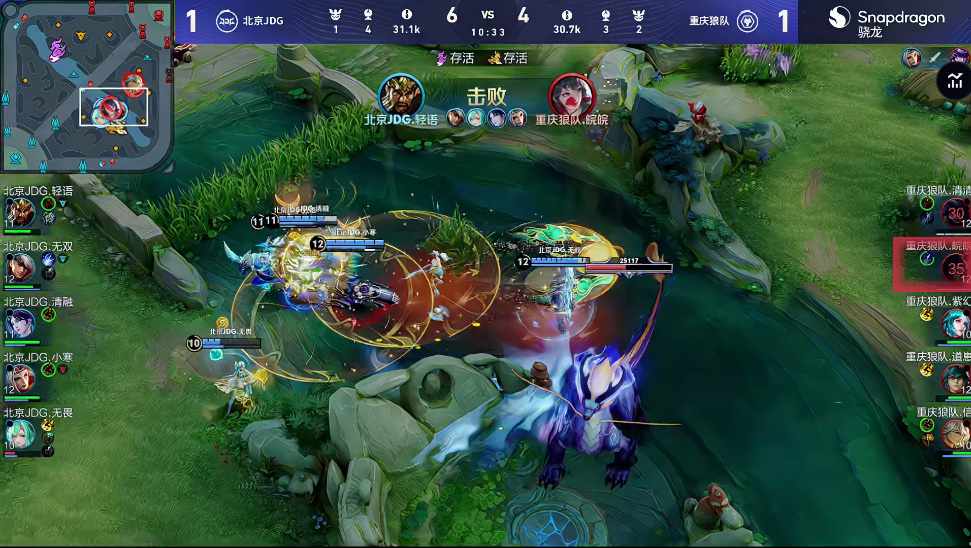971x548 pixels.
Task: Select 北京JDG.无双 player portrait
Action: (x=19, y=267)
